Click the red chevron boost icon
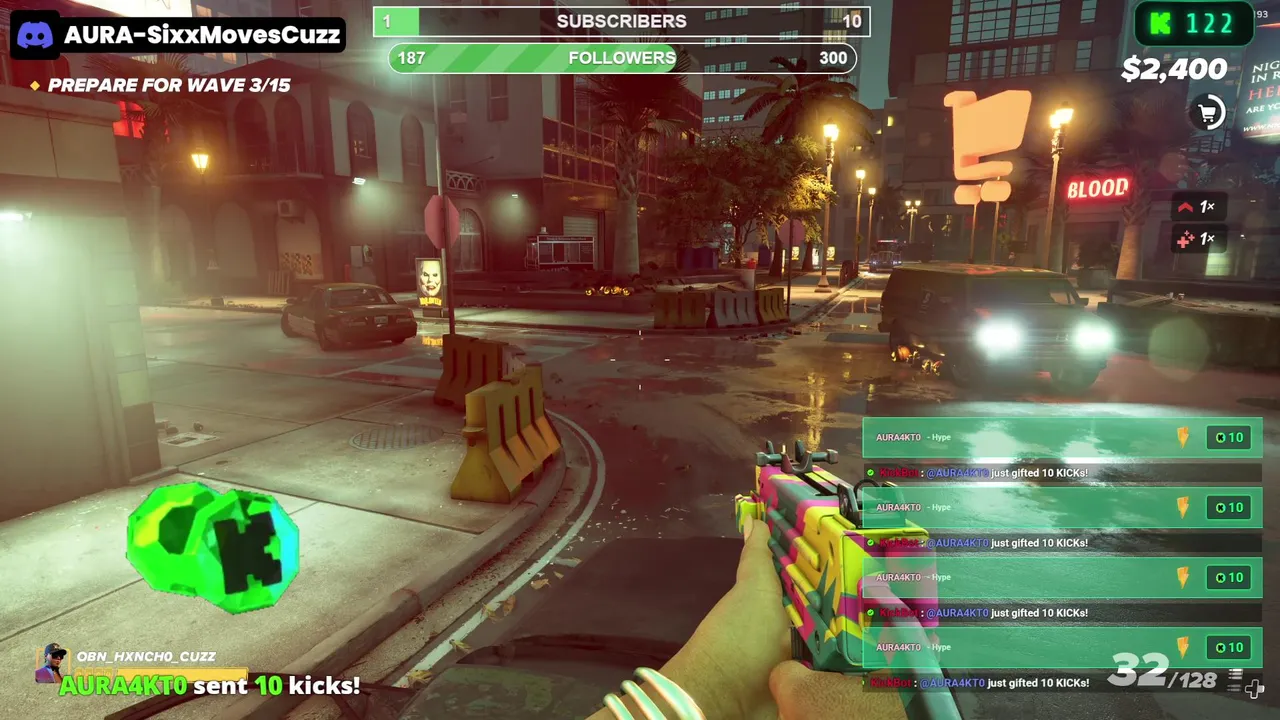1280x720 pixels. click(1186, 207)
